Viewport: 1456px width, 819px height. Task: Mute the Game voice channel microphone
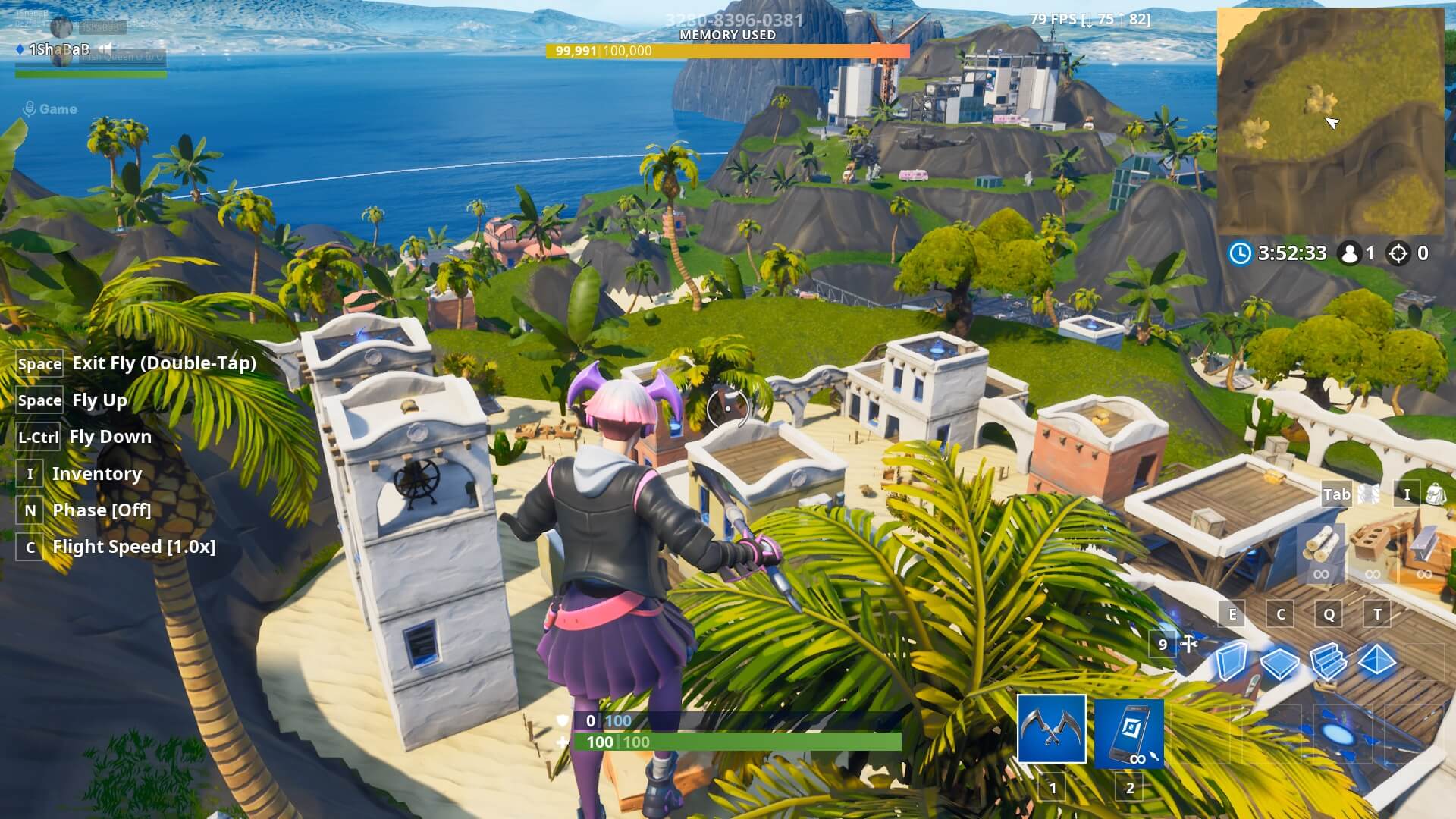pyautogui.click(x=30, y=108)
